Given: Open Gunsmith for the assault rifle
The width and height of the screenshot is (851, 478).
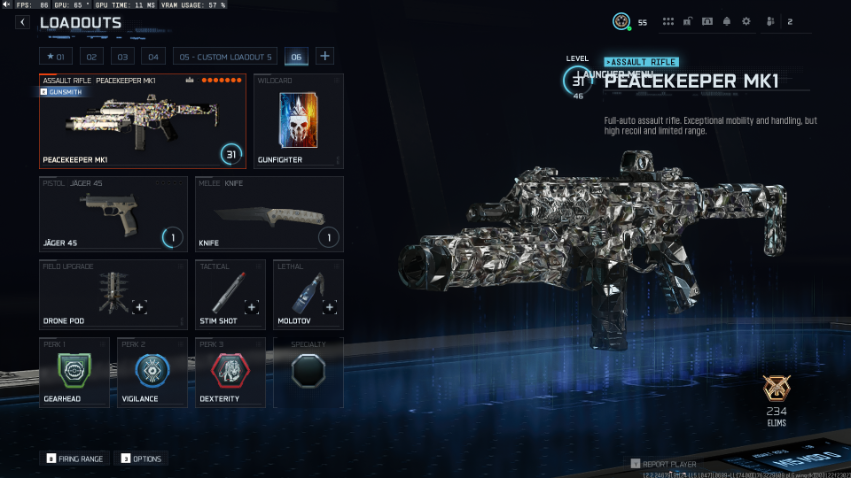Looking at the screenshot, I should 61,91.
